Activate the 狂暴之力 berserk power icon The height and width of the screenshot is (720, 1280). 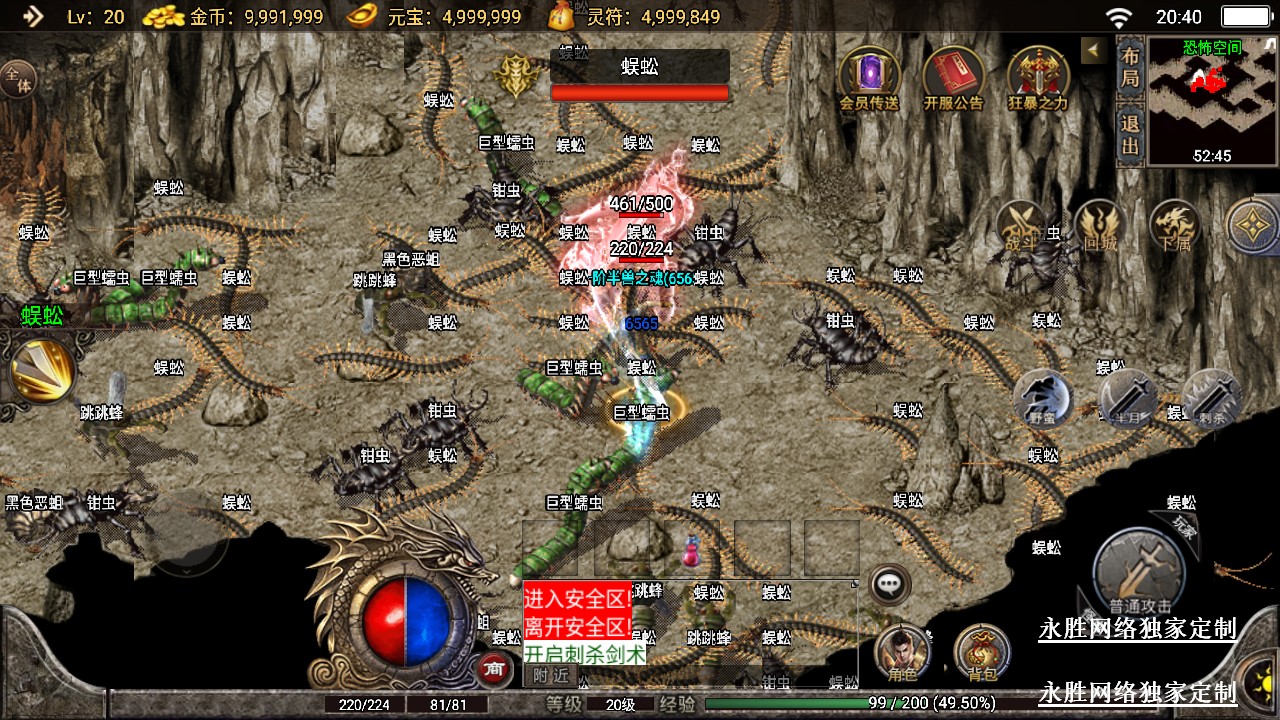point(1038,75)
